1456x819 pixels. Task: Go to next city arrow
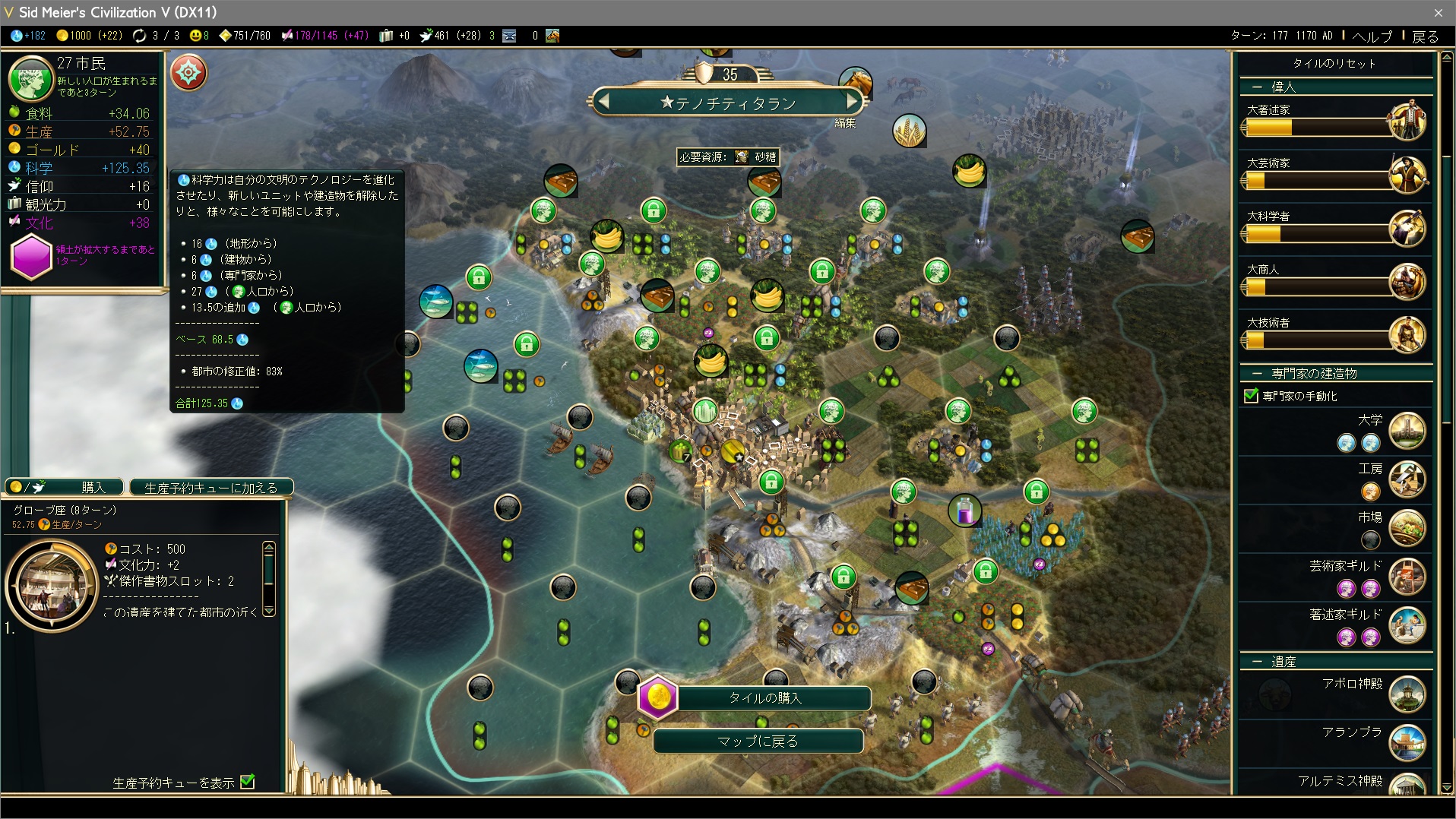pos(852,101)
